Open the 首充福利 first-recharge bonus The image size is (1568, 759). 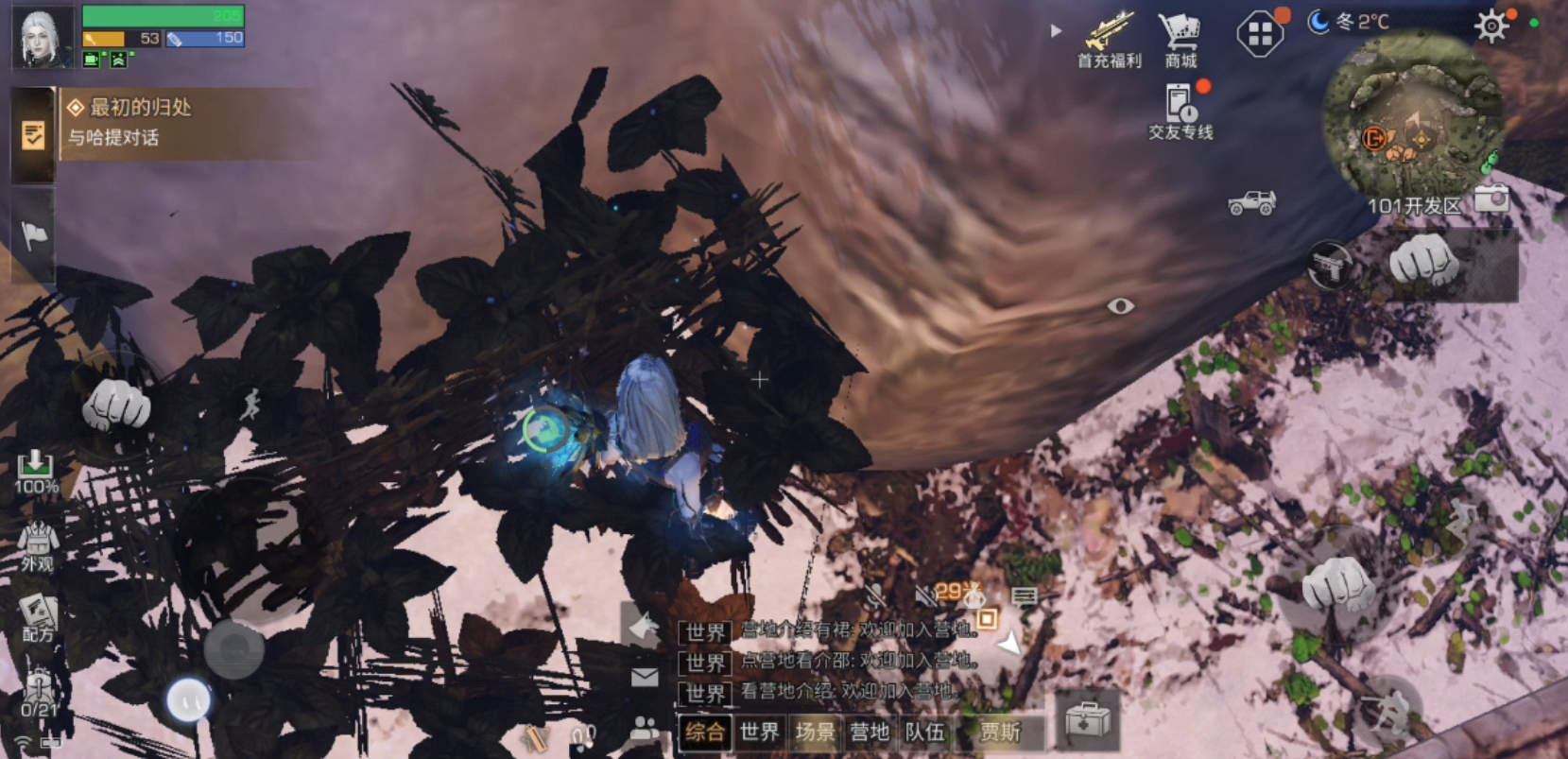1110,39
